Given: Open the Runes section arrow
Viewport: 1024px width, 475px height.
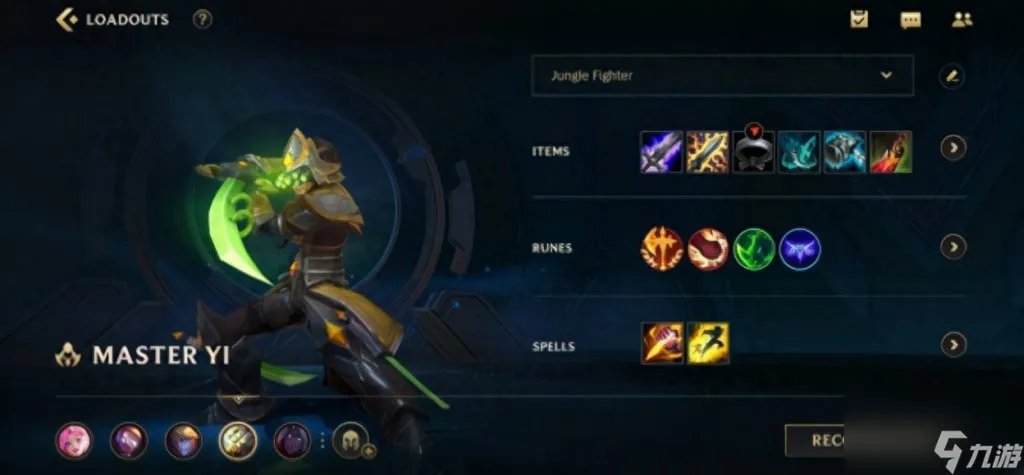Looking at the screenshot, I should pos(953,247).
